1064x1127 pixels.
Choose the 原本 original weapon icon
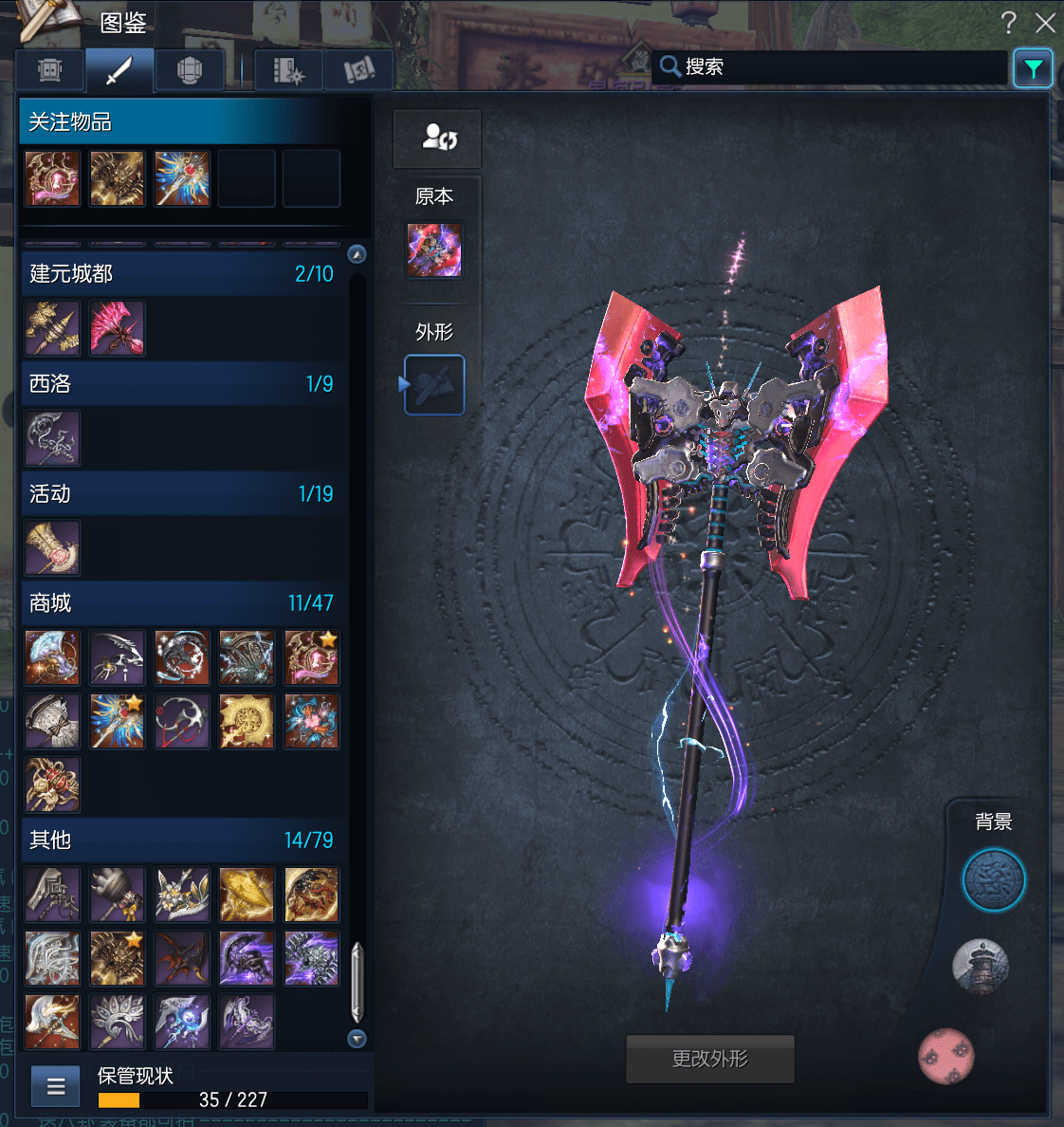[x=434, y=250]
